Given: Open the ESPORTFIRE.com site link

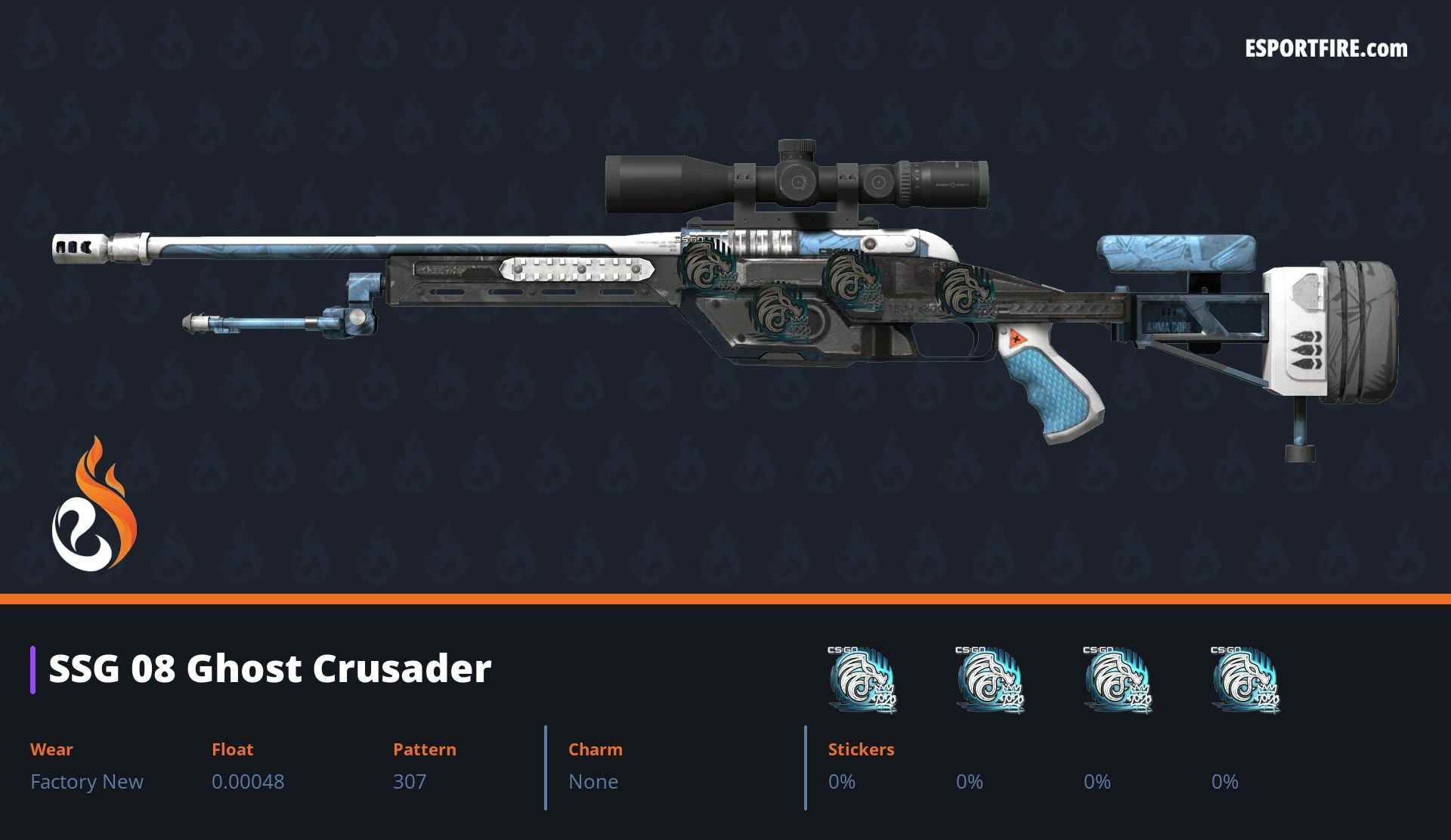Looking at the screenshot, I should coord(1326,49).
